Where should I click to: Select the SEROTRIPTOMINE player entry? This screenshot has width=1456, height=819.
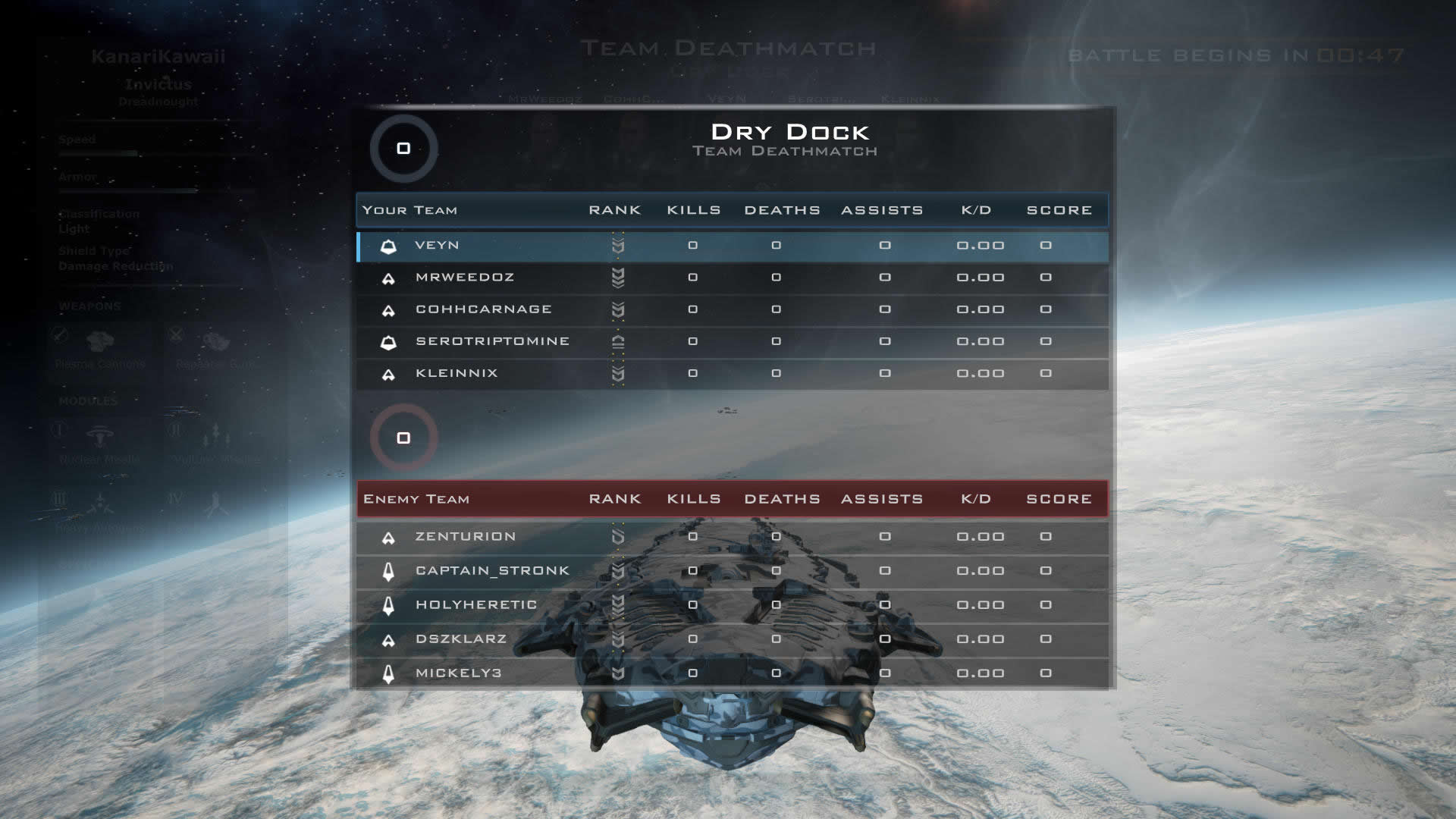(x=492, y=341)
